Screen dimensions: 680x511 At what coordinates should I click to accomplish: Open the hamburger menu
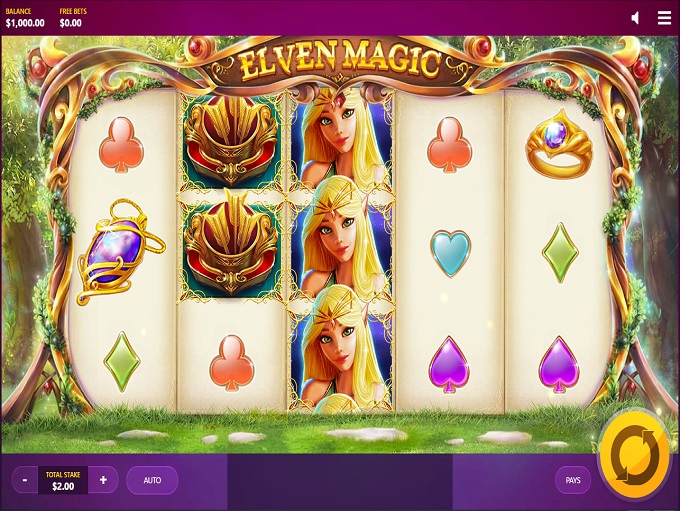(664, 18)
